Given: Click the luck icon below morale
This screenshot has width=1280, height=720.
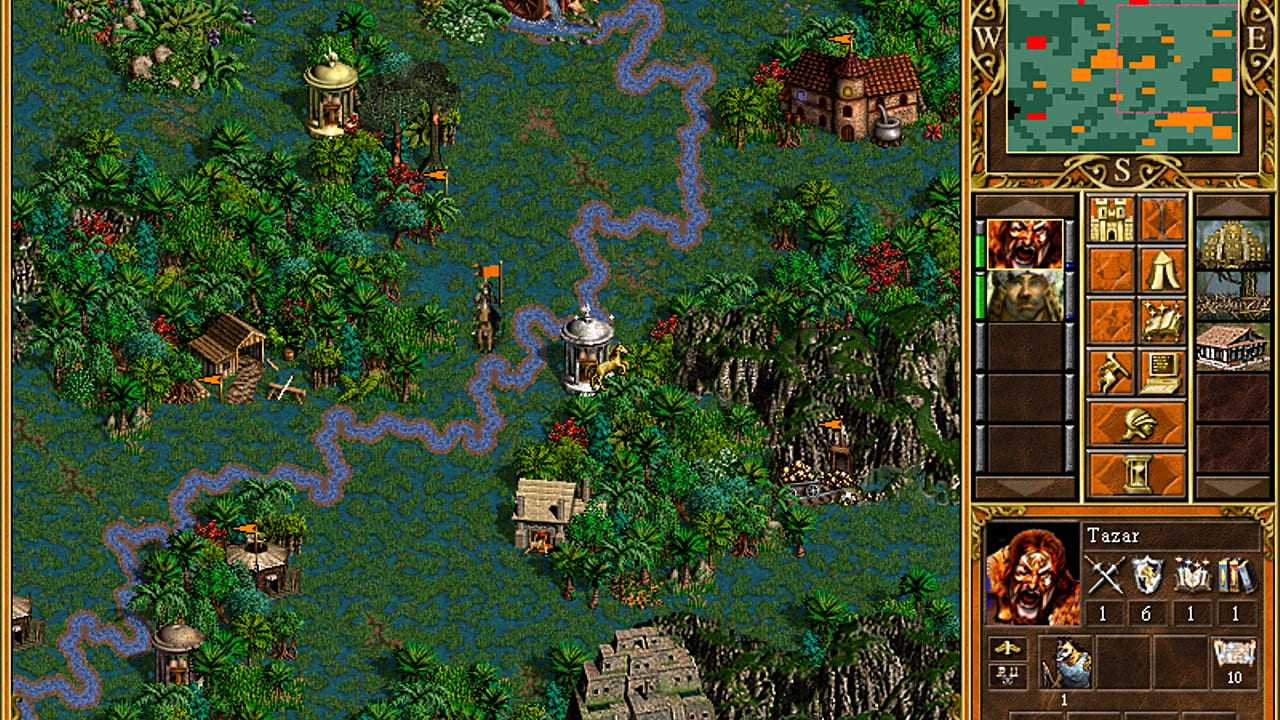Looking at the screenshot, I should [1008, 676].
